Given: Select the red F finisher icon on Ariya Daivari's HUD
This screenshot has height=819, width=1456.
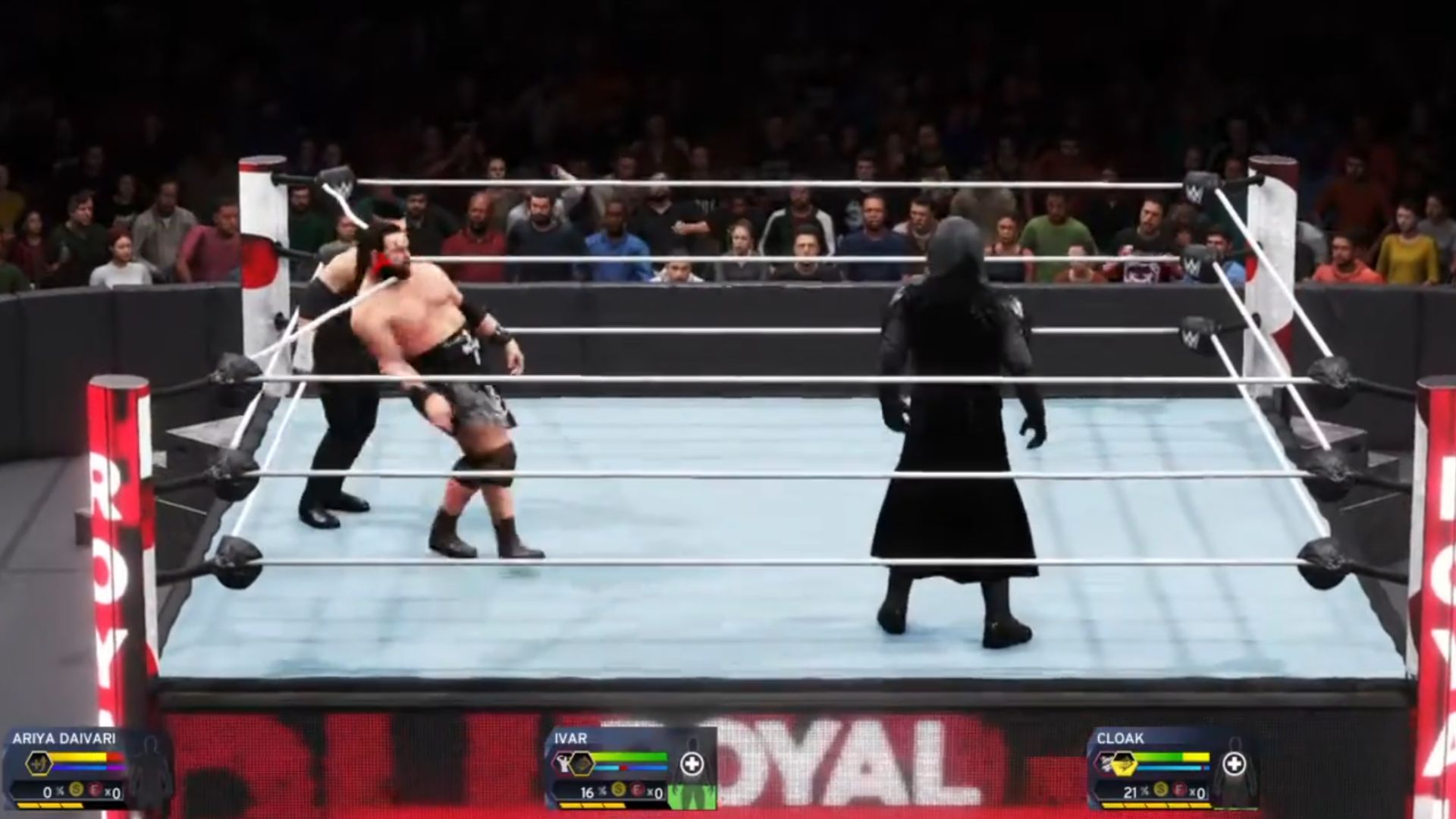Looking at the screenshot, I should pos(95,791).
